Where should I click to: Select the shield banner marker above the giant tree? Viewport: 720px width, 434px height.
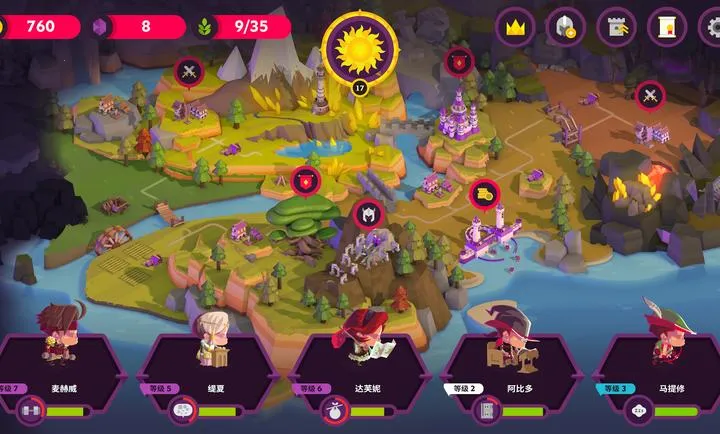pos(305,180)
